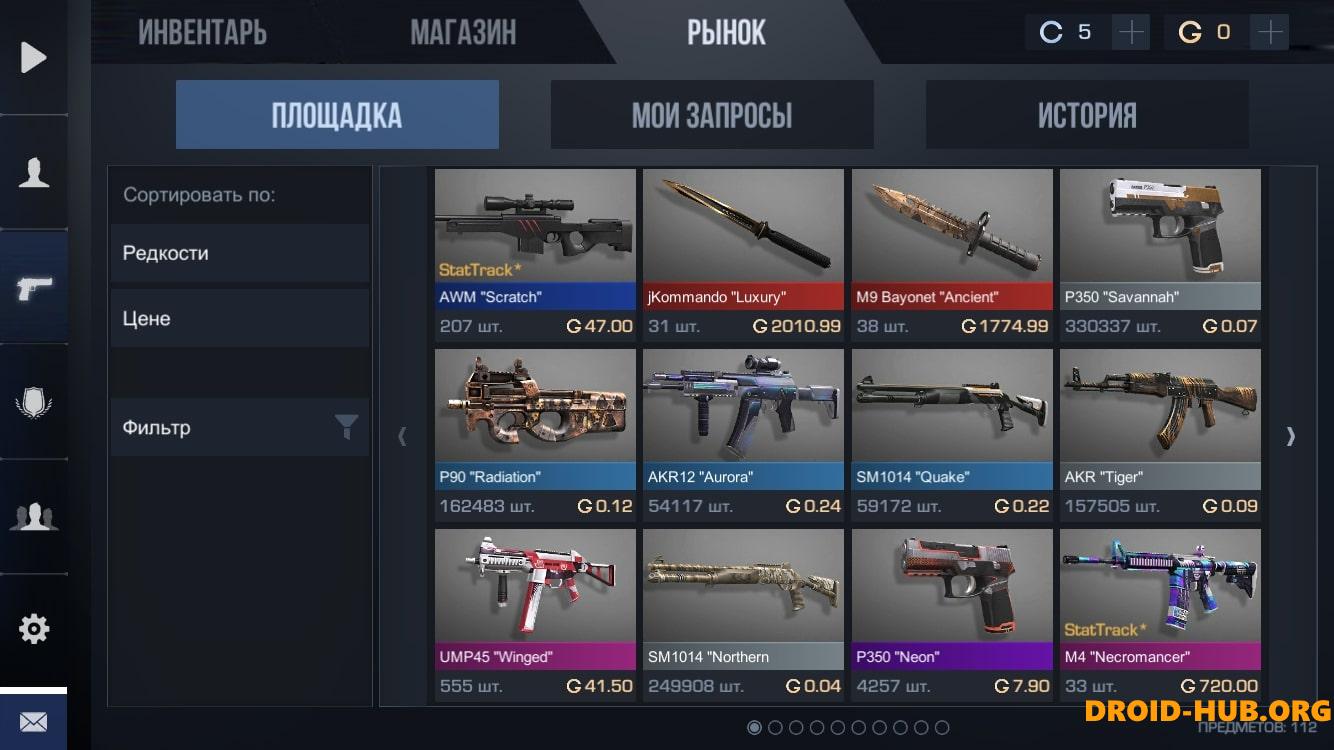Viewport: 1334px width, 750px height.
Task: Open the mail envelope icon
Action: [x=34, y=721]
